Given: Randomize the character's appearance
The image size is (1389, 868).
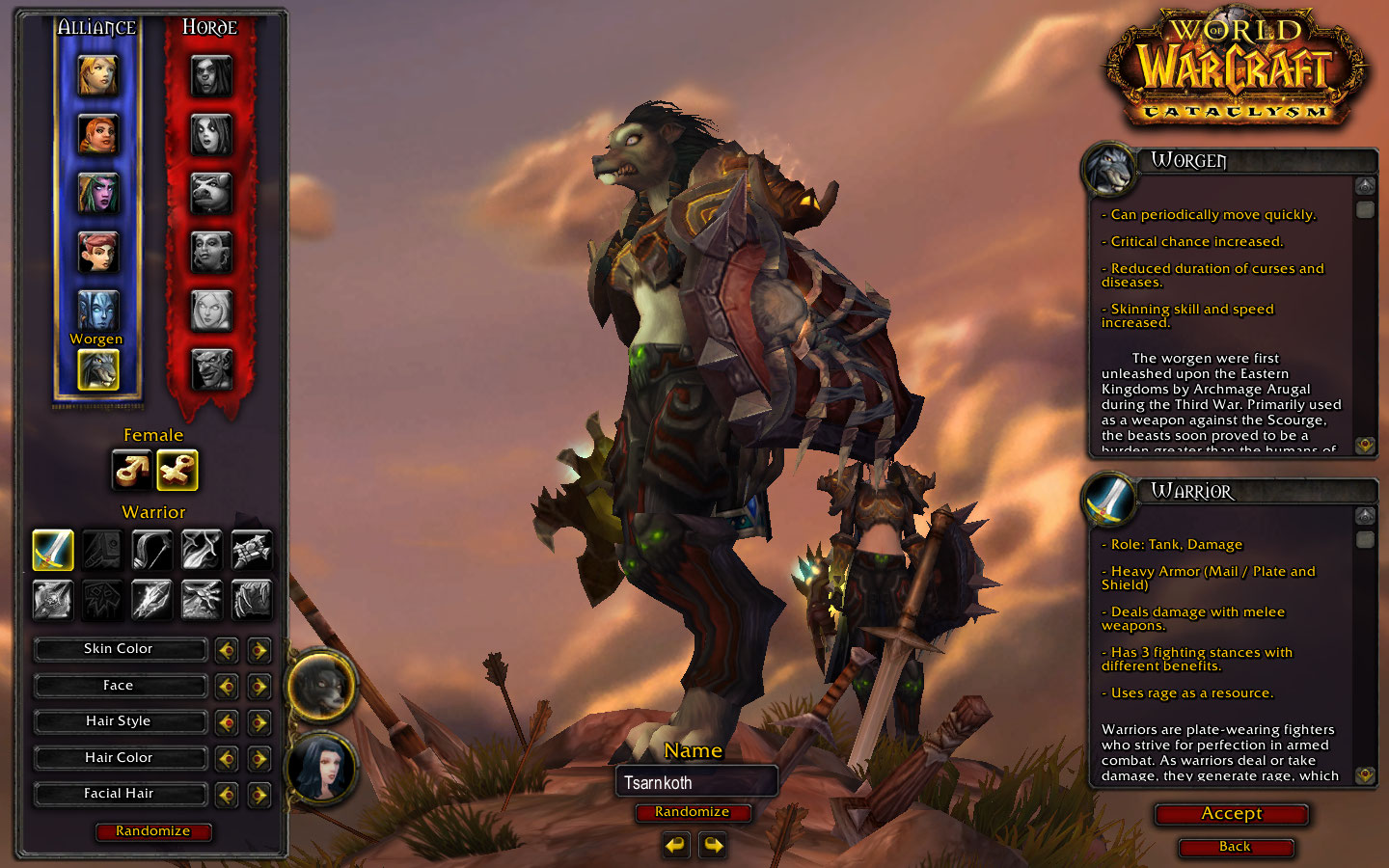Looking at the screenshot, I should click(153, 831).
